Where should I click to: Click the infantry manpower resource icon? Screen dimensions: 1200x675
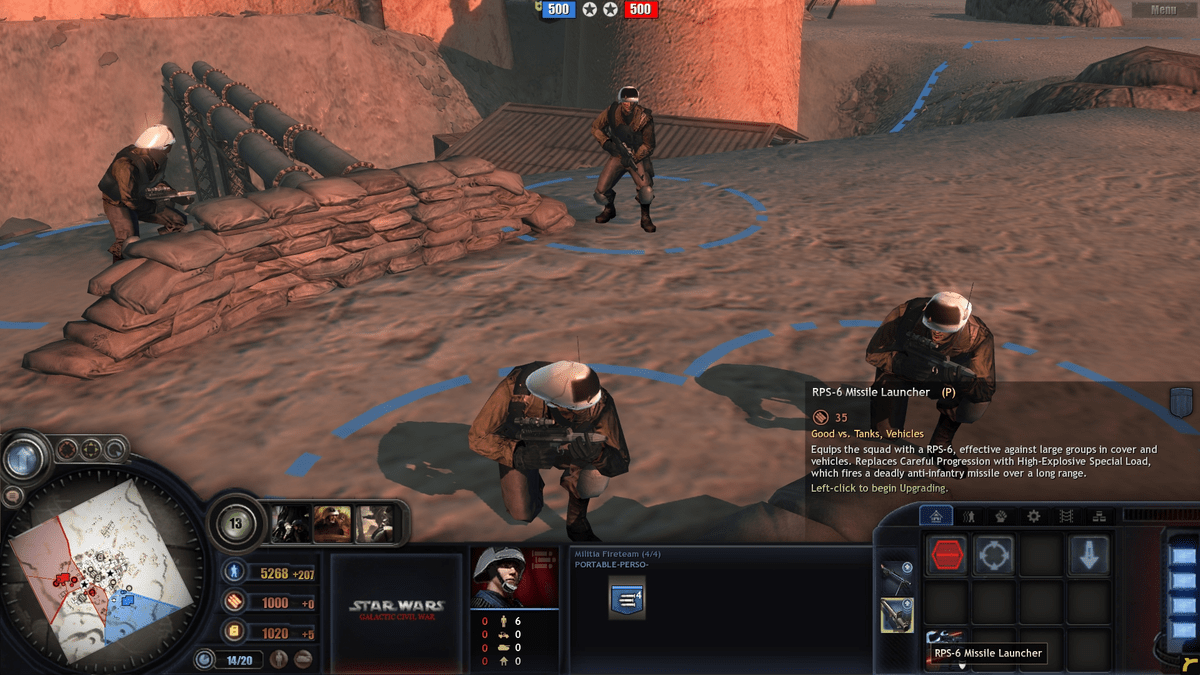[234, 572]
